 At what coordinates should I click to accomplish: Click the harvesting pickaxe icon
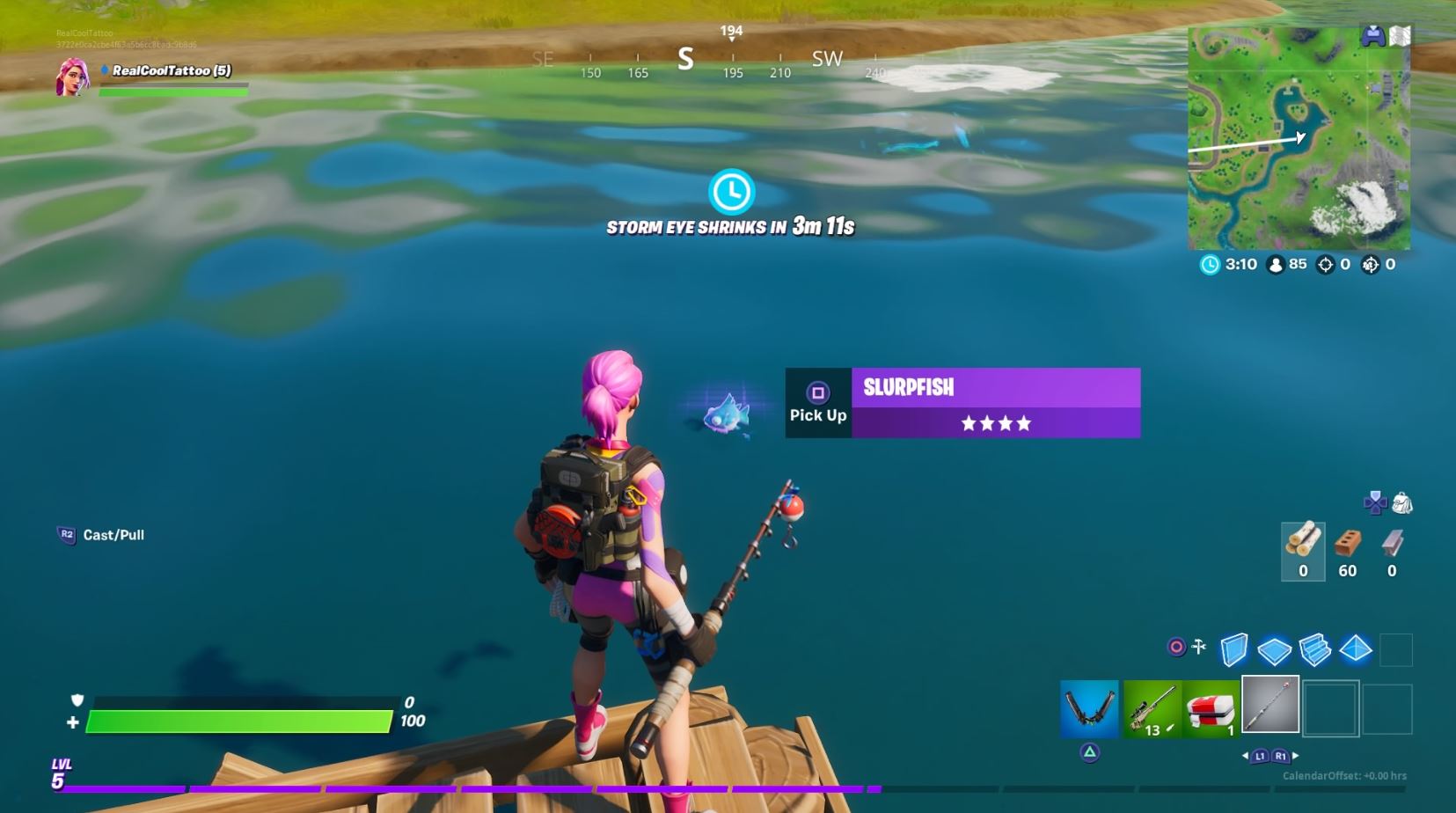point(1199,645)
